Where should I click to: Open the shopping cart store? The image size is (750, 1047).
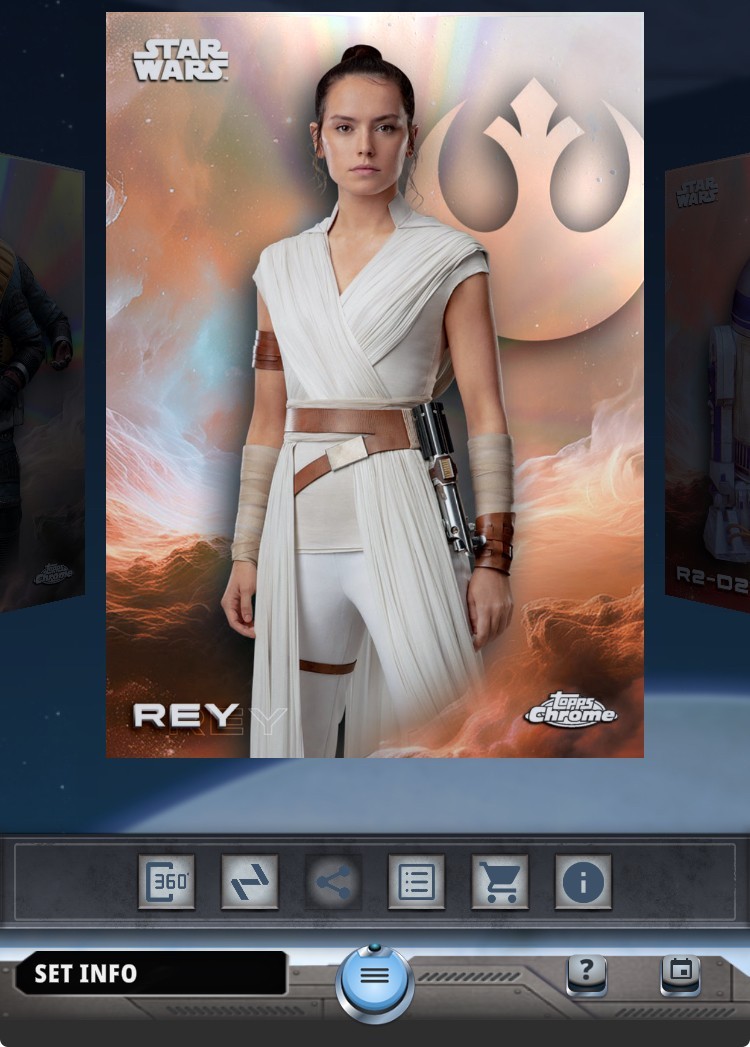pos(499,882)
